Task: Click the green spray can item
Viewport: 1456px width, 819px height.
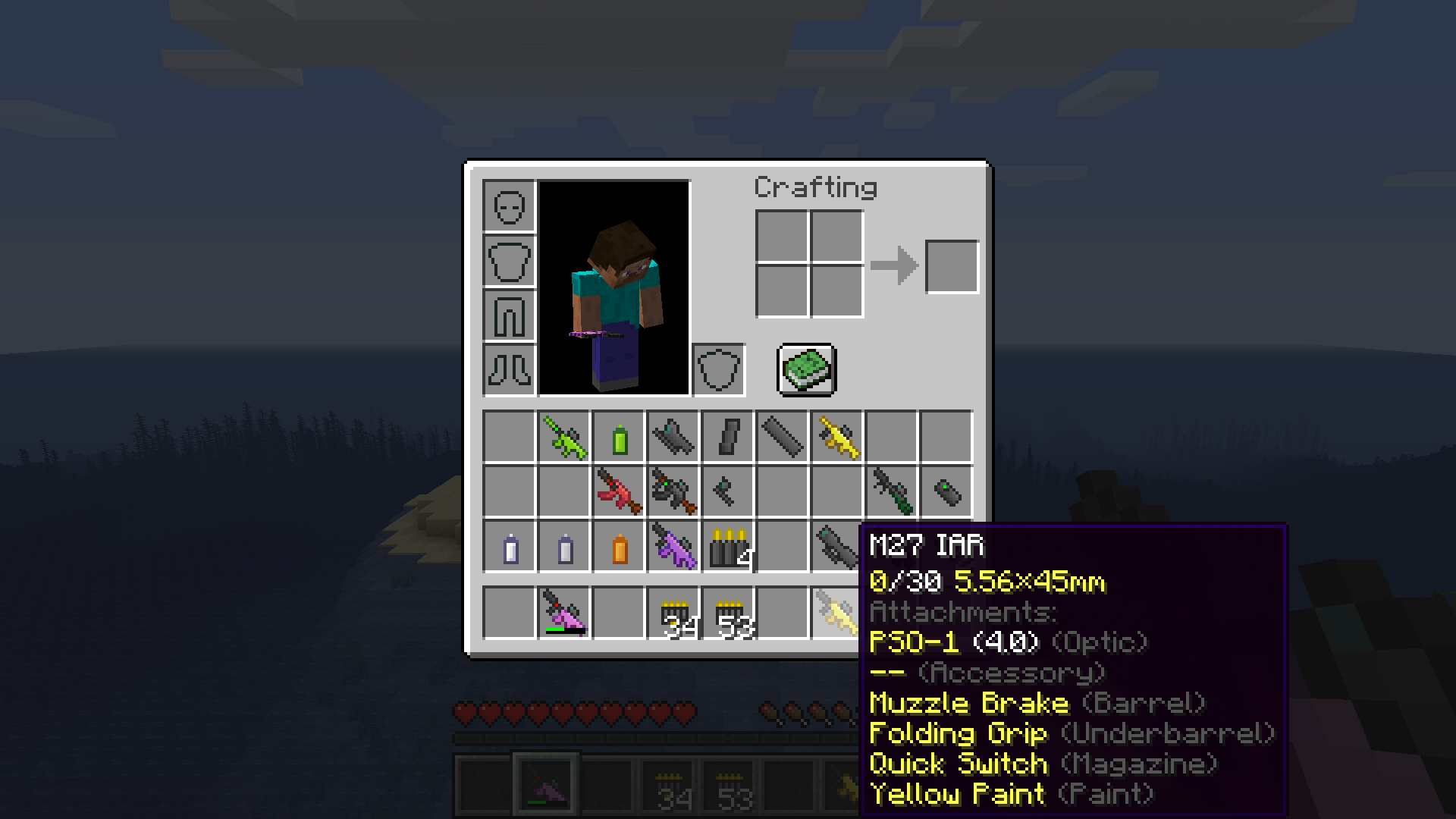Action: coord(618,438)
